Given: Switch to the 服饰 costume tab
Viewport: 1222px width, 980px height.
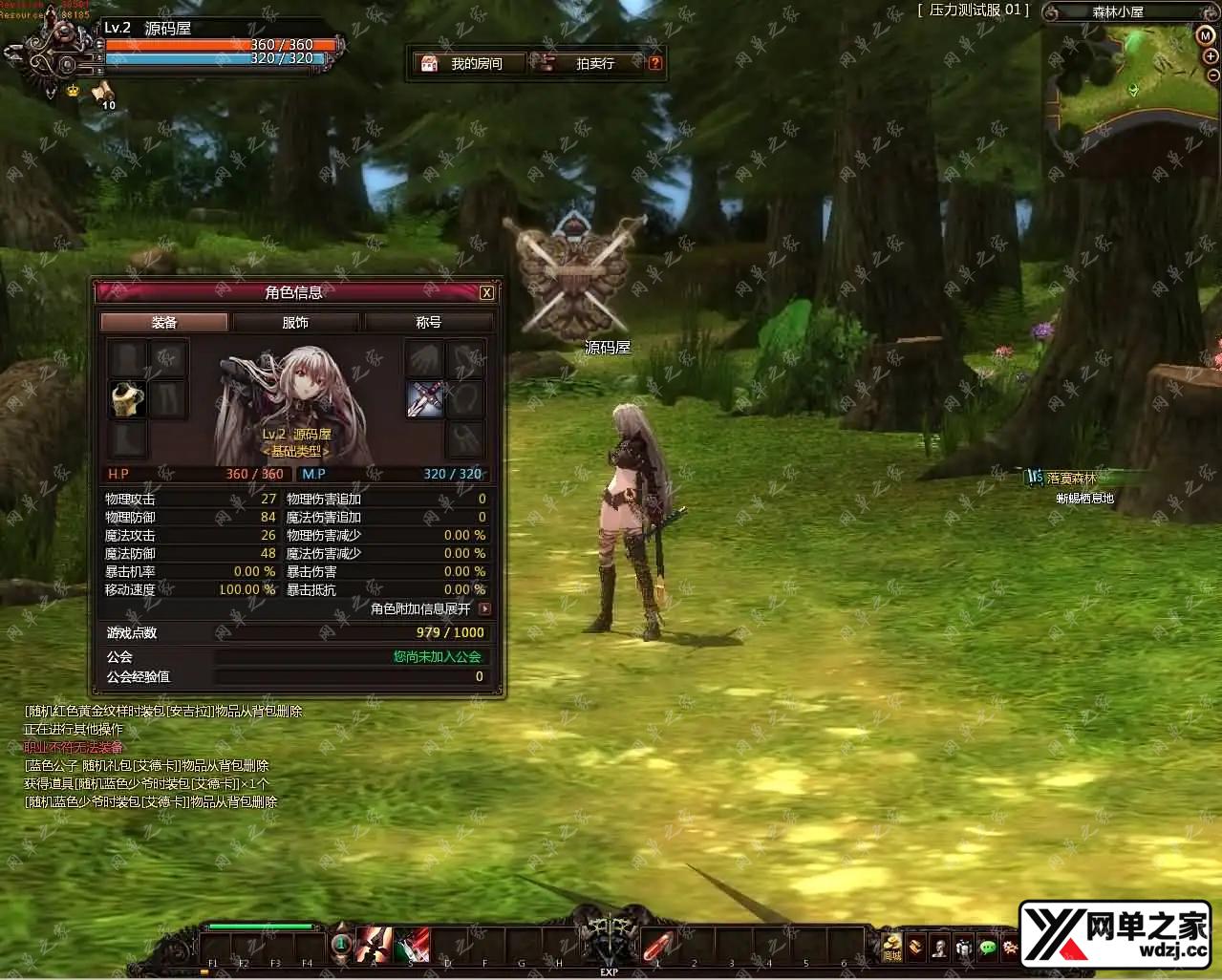Looking at the screenshot, I should tap(295, 323).
